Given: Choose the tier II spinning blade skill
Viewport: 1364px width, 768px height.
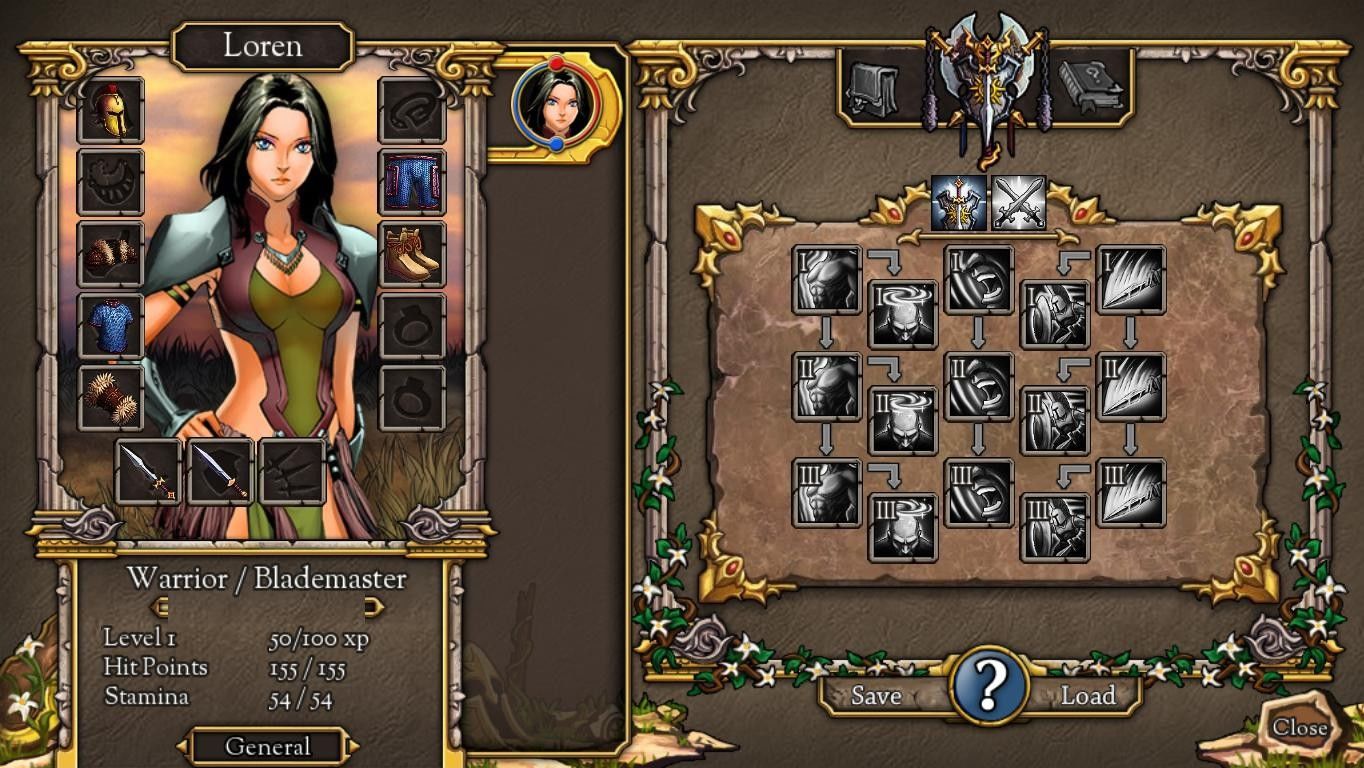Looking at the screenshot, I should click(979, 386).
